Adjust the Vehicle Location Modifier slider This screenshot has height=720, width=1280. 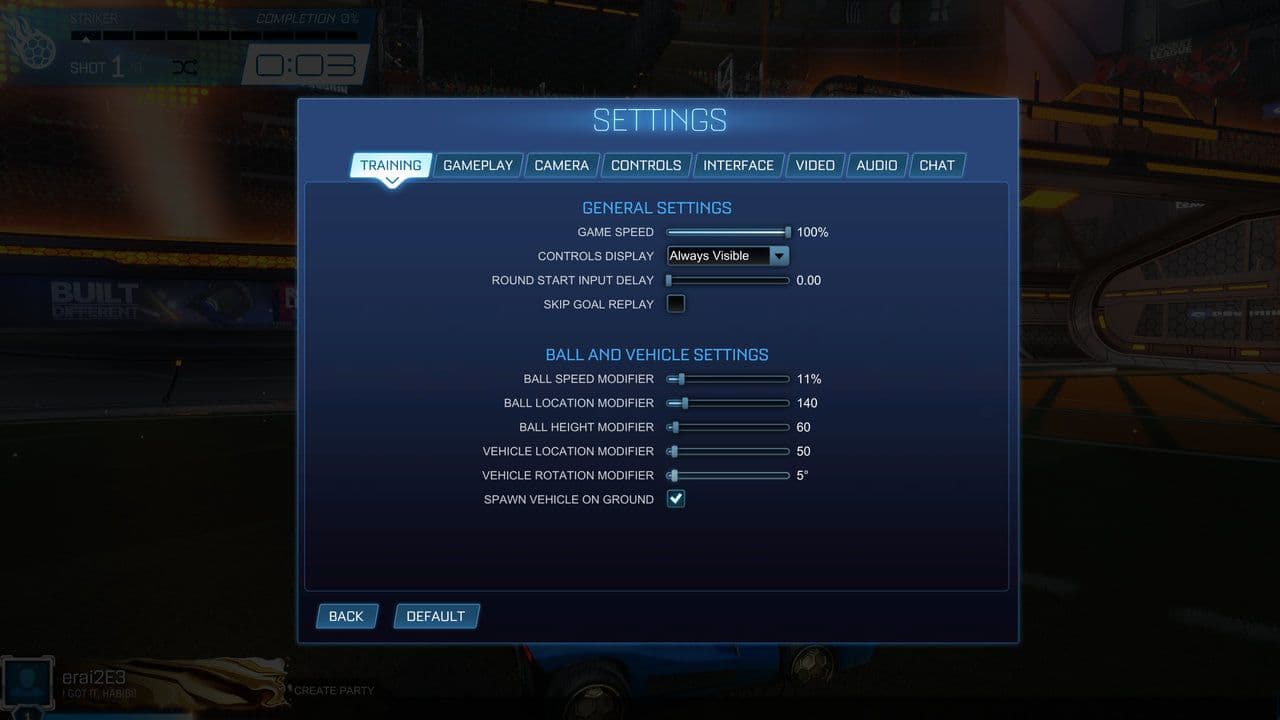click(x=675, y=451)
